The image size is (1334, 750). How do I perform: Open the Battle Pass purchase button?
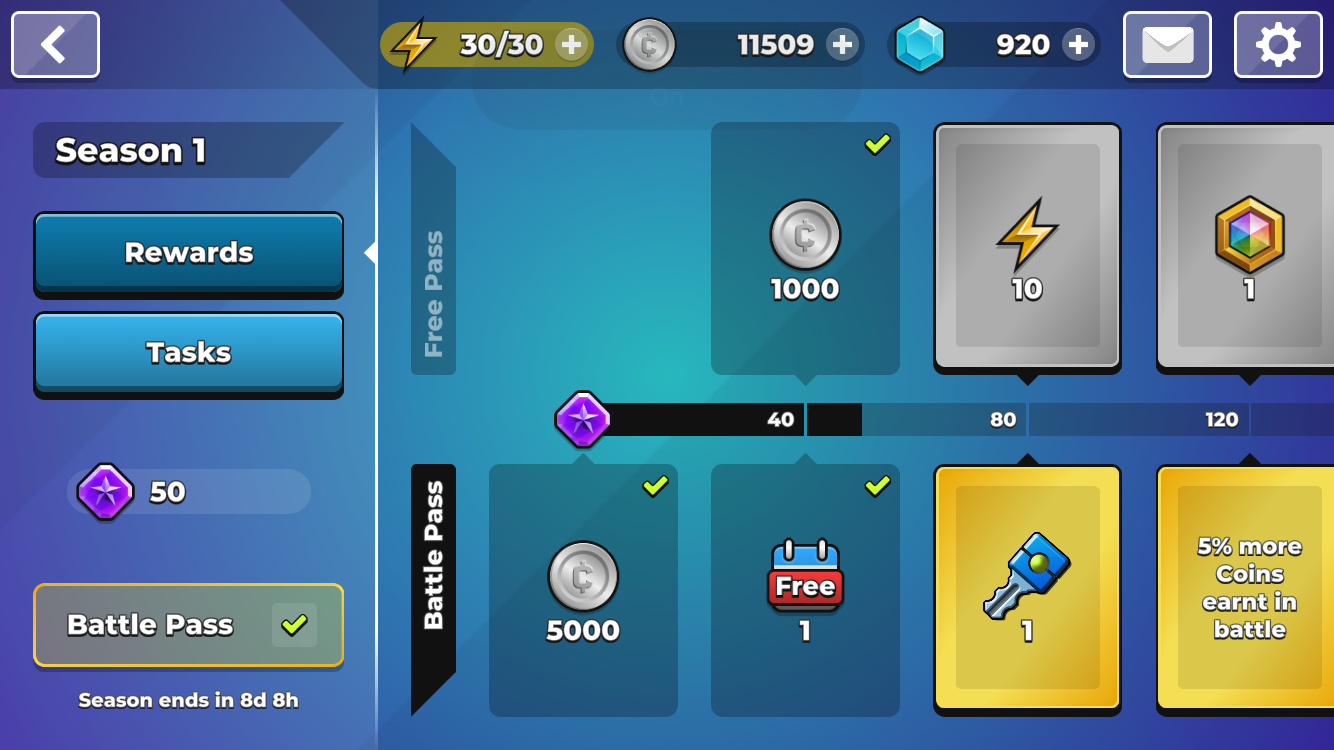188,625
